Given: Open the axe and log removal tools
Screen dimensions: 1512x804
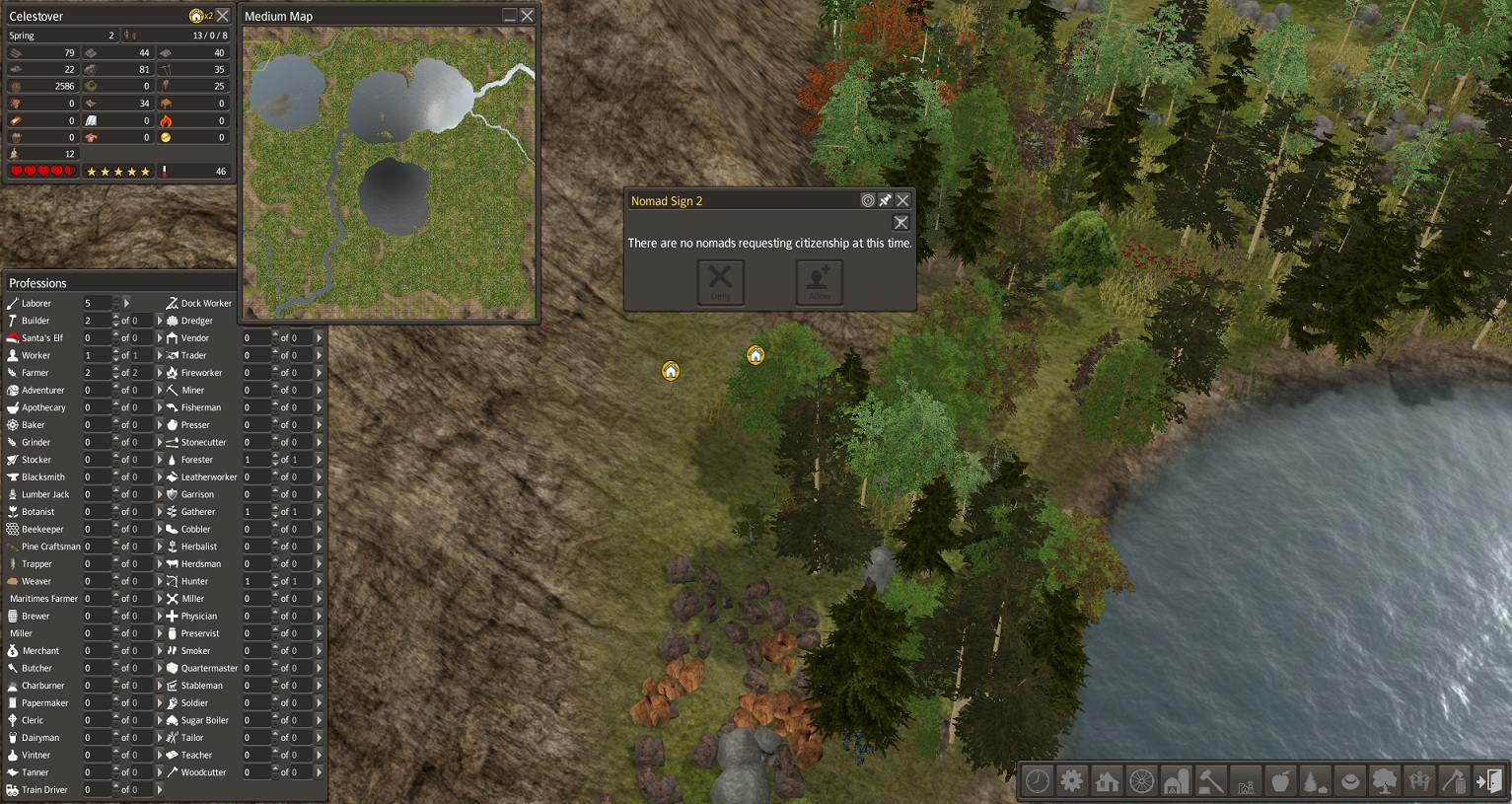Looking at the screenshot, I should [1454, 781].
